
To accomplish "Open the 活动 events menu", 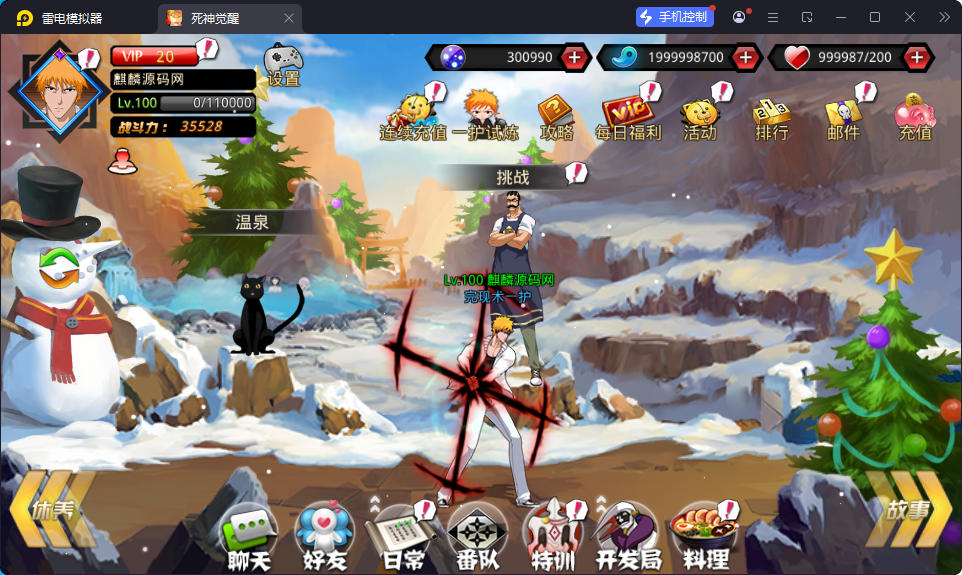I will click(700, 116).
